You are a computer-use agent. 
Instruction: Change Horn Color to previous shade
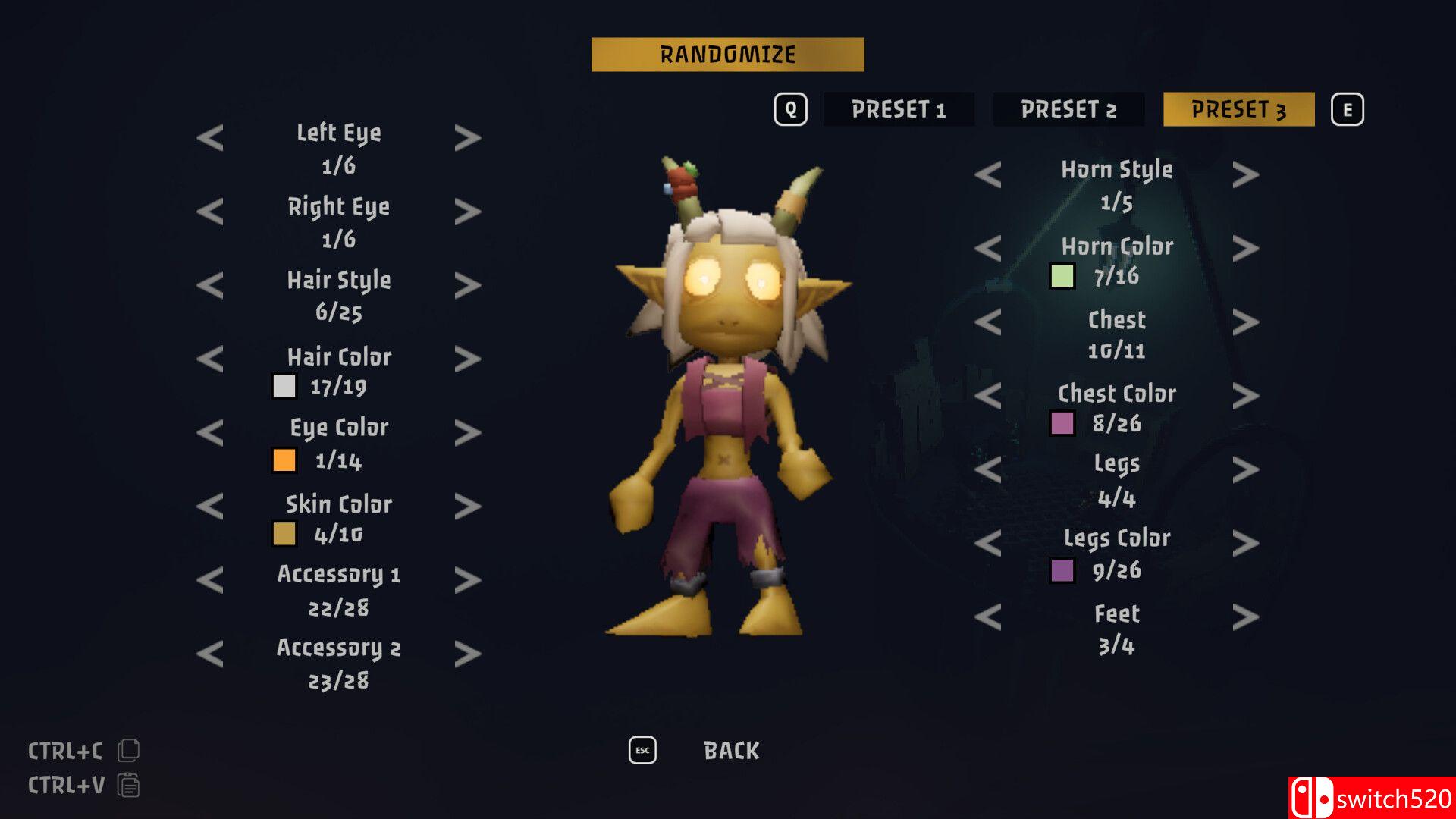(x=988, y=249)
